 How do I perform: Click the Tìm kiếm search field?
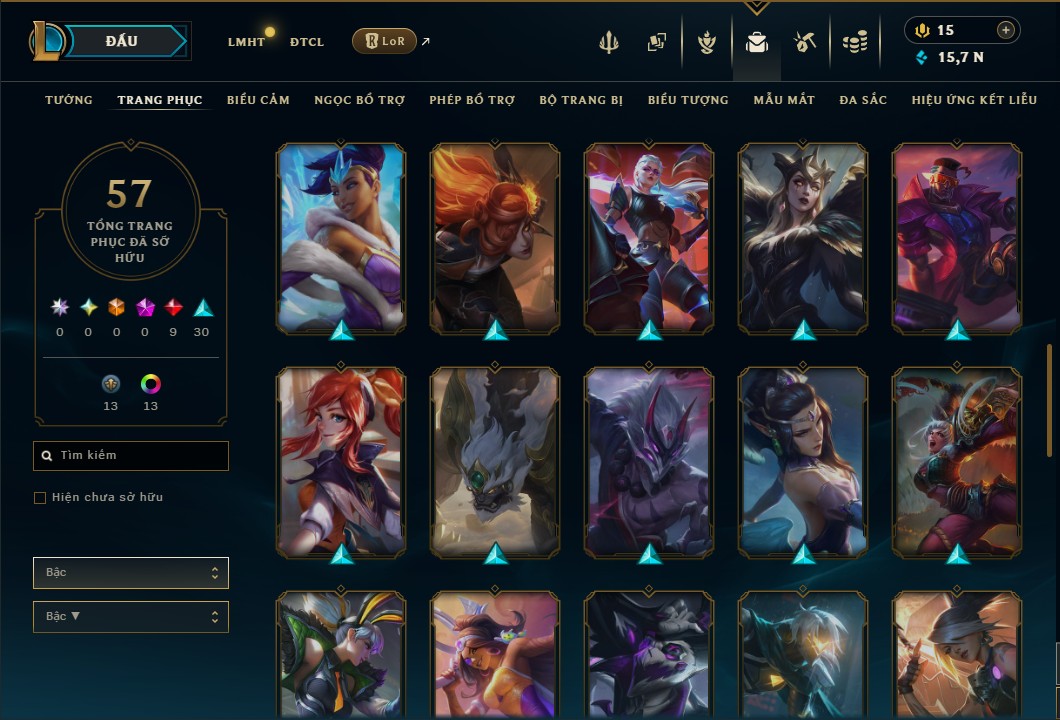131,456
